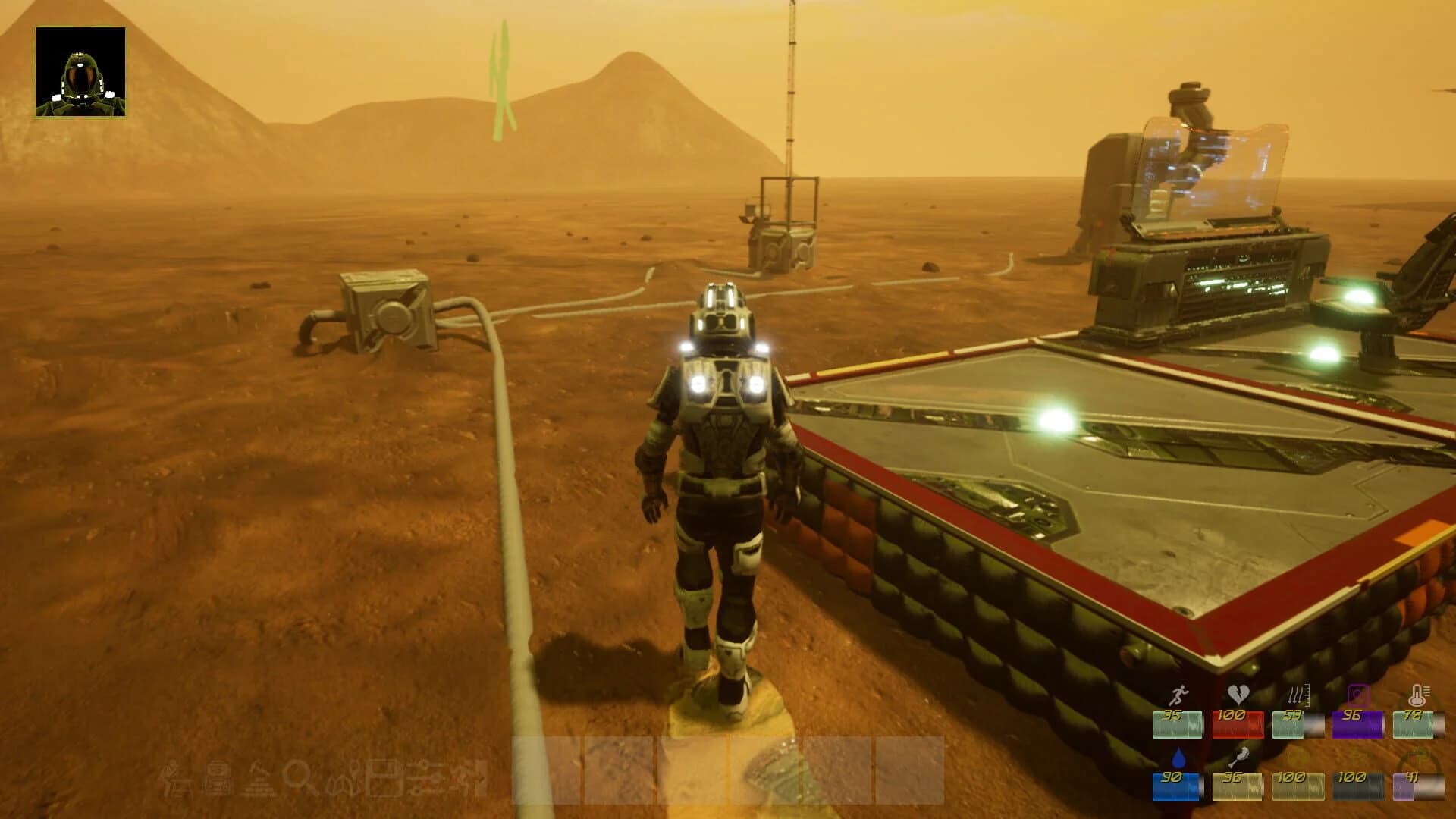Open the map icon
The width and height of the screenshot is (1456, 819).
[x=343, y=777]
